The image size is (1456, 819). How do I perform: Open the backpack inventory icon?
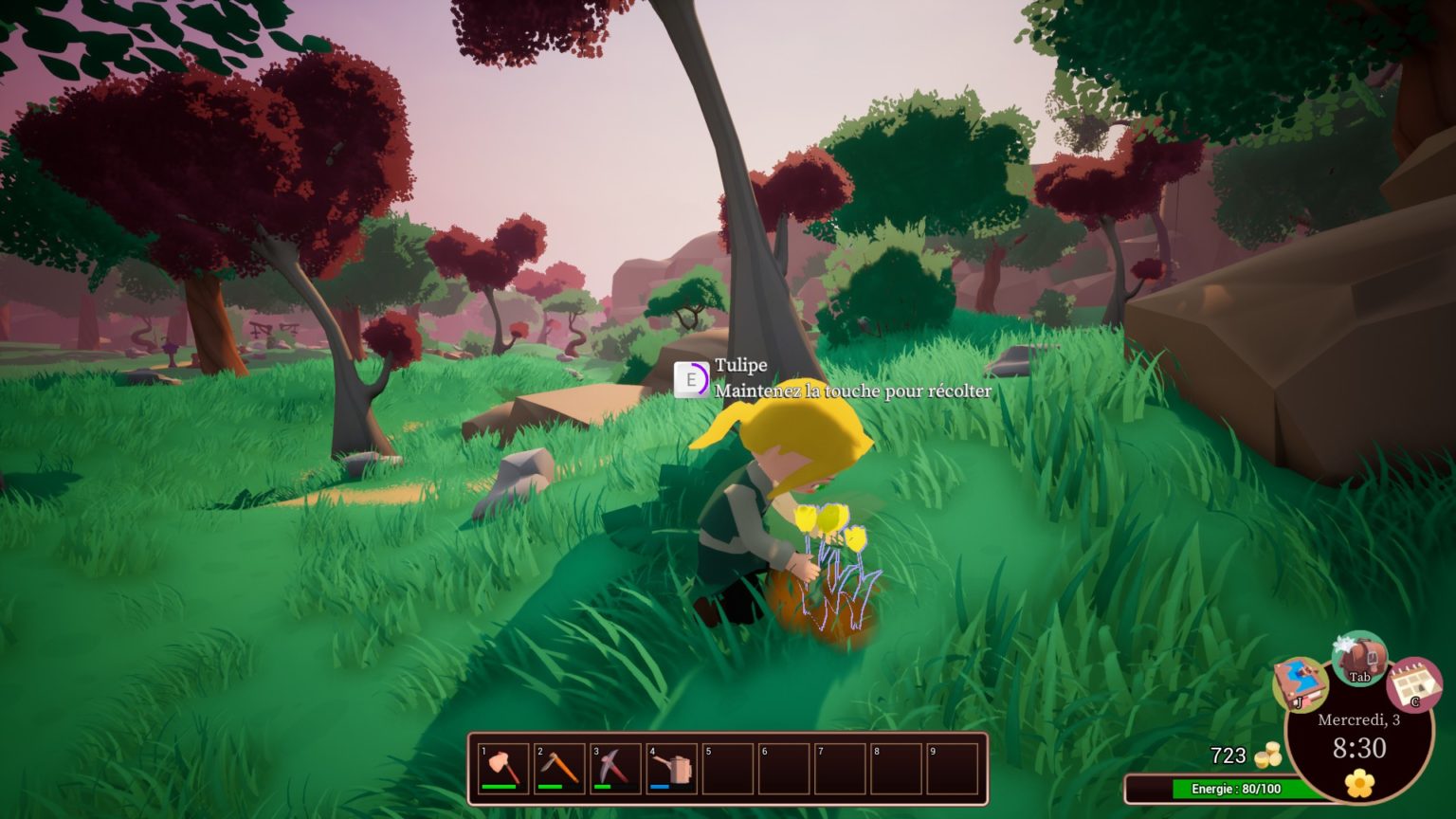click(1359, 658)
